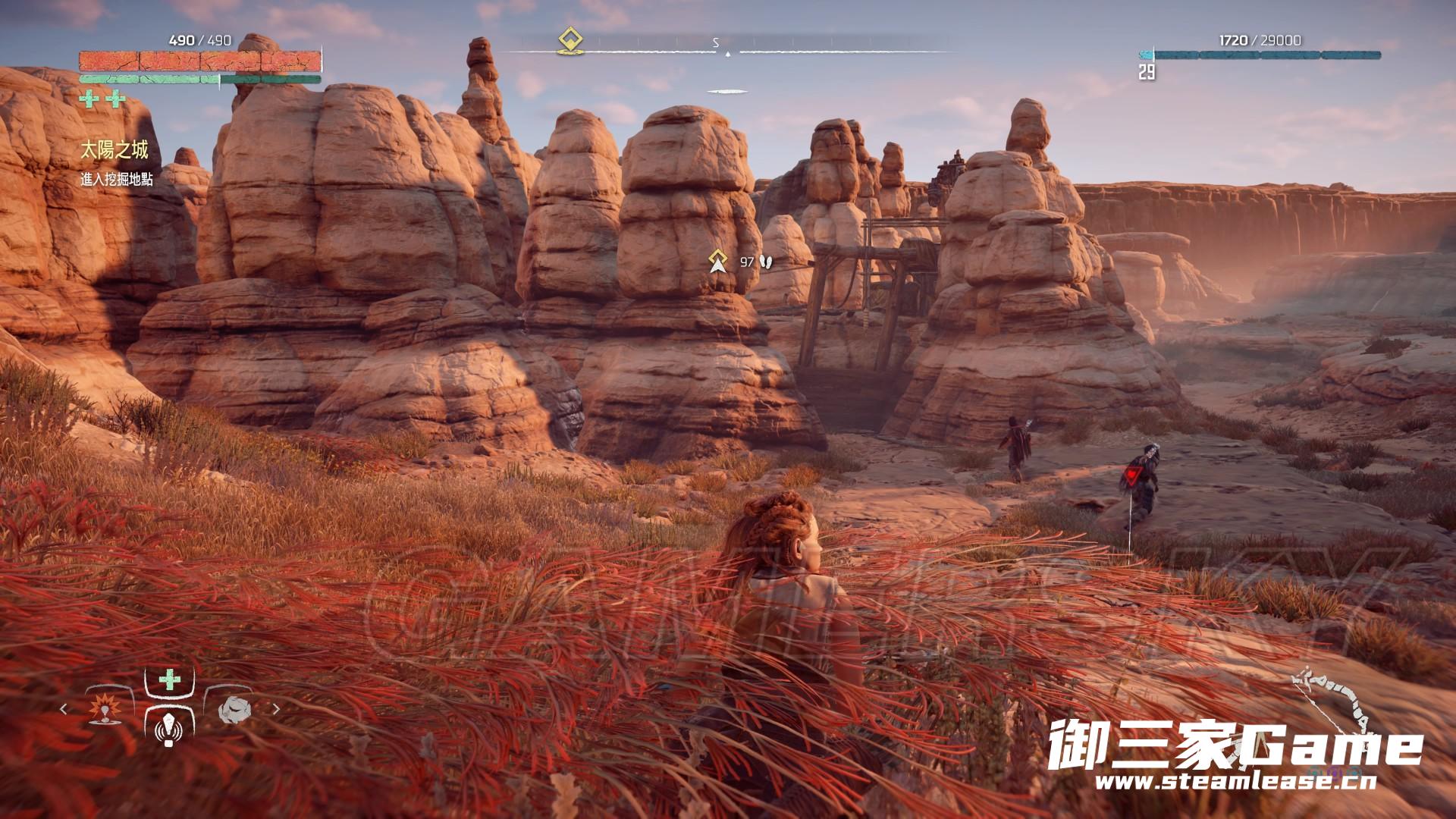Cycle tools with the right arrow

tap(276, 709)
